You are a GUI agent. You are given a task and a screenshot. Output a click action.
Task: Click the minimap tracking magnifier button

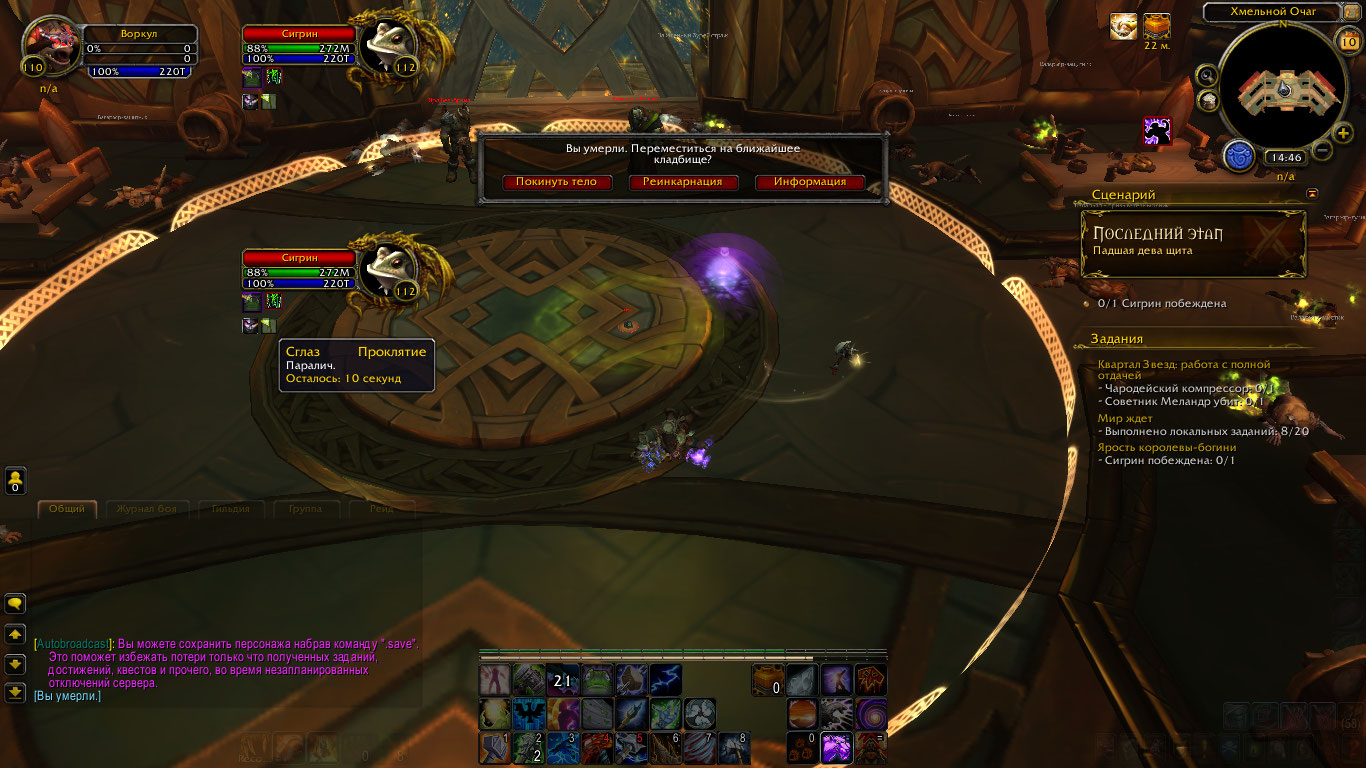click(x=1207, y=75)
